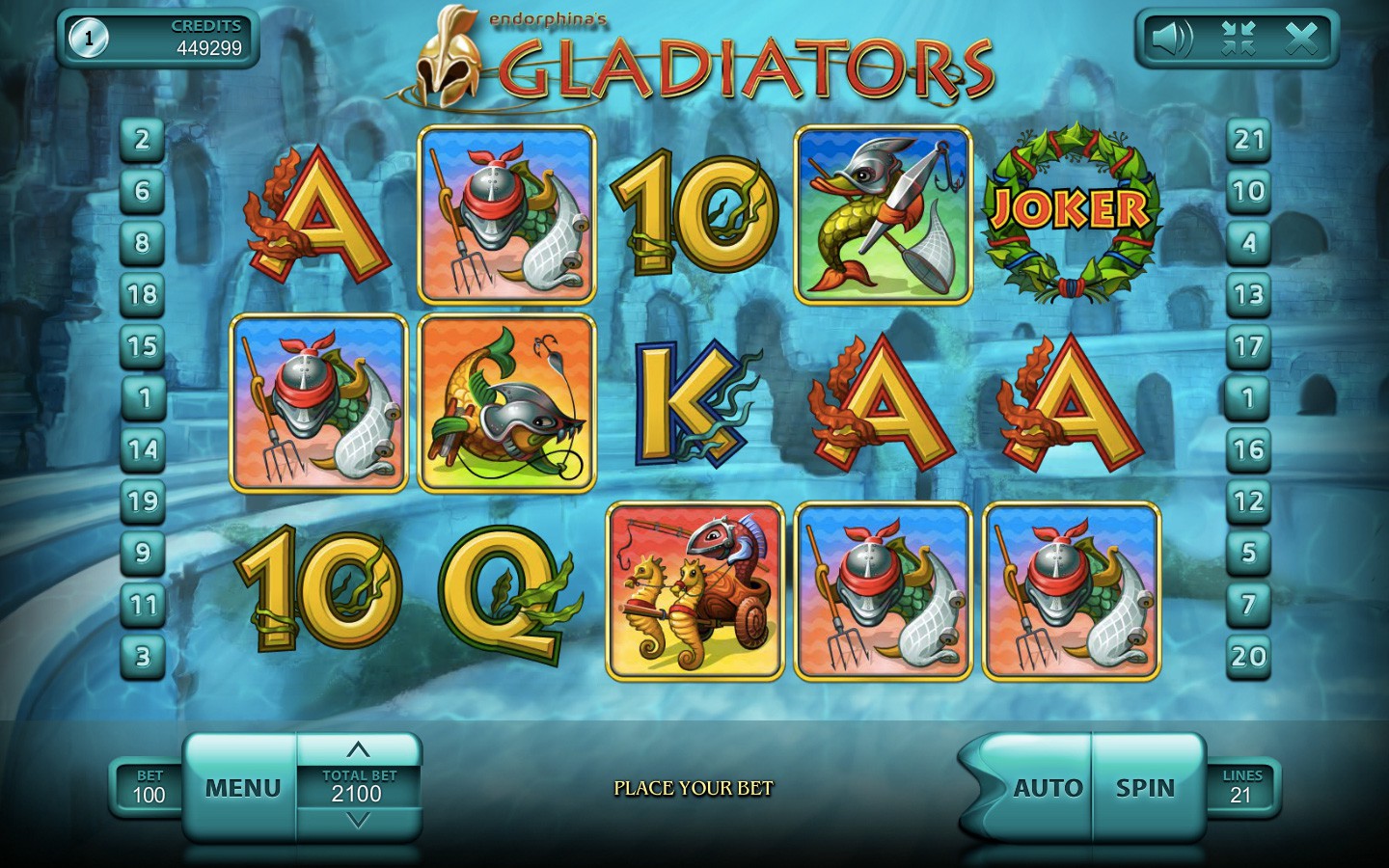Close the game with the X button

tap(1301, 39)
